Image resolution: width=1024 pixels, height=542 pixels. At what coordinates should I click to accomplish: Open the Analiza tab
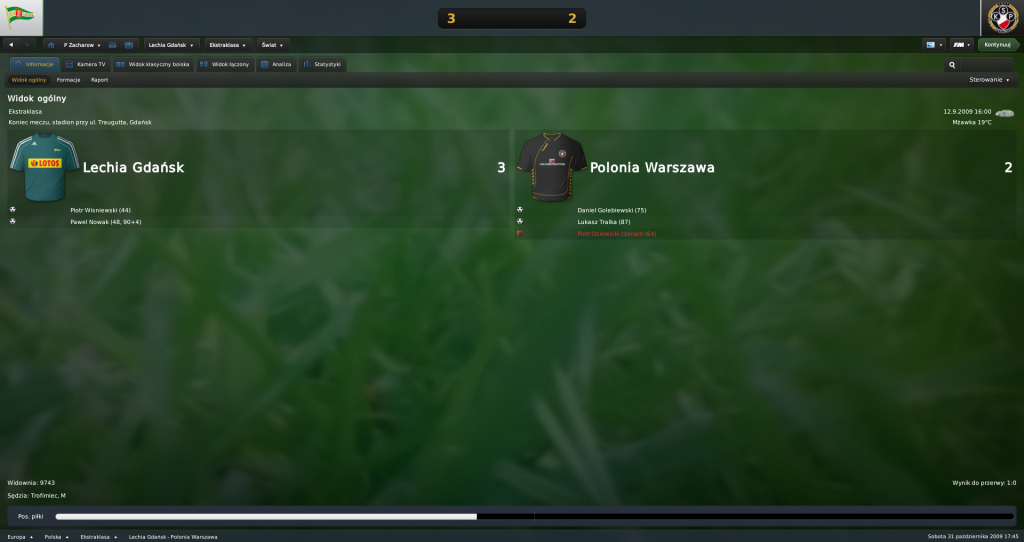click(x=276, y=64)
